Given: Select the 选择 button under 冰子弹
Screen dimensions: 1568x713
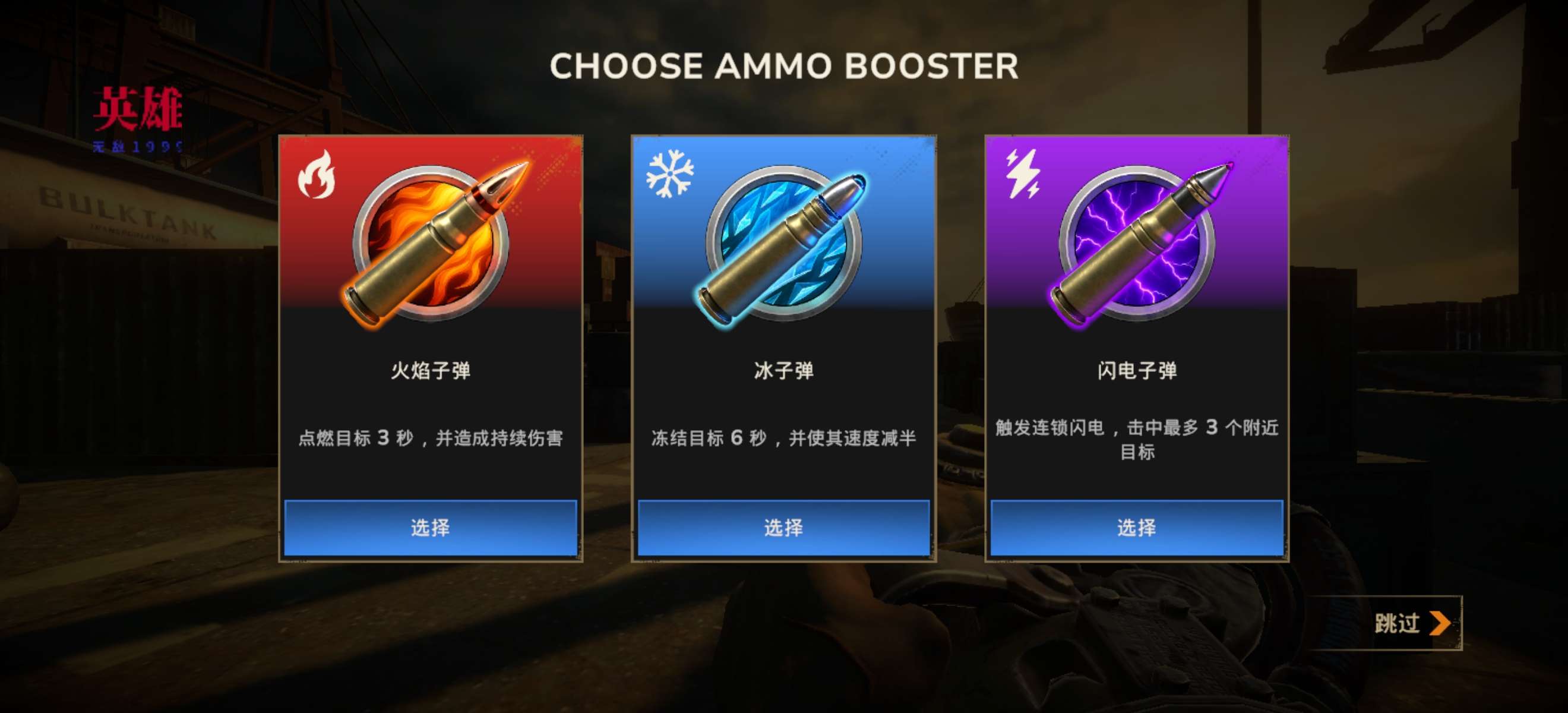Looking at the screenshot, I should click(x=783, y=527).
